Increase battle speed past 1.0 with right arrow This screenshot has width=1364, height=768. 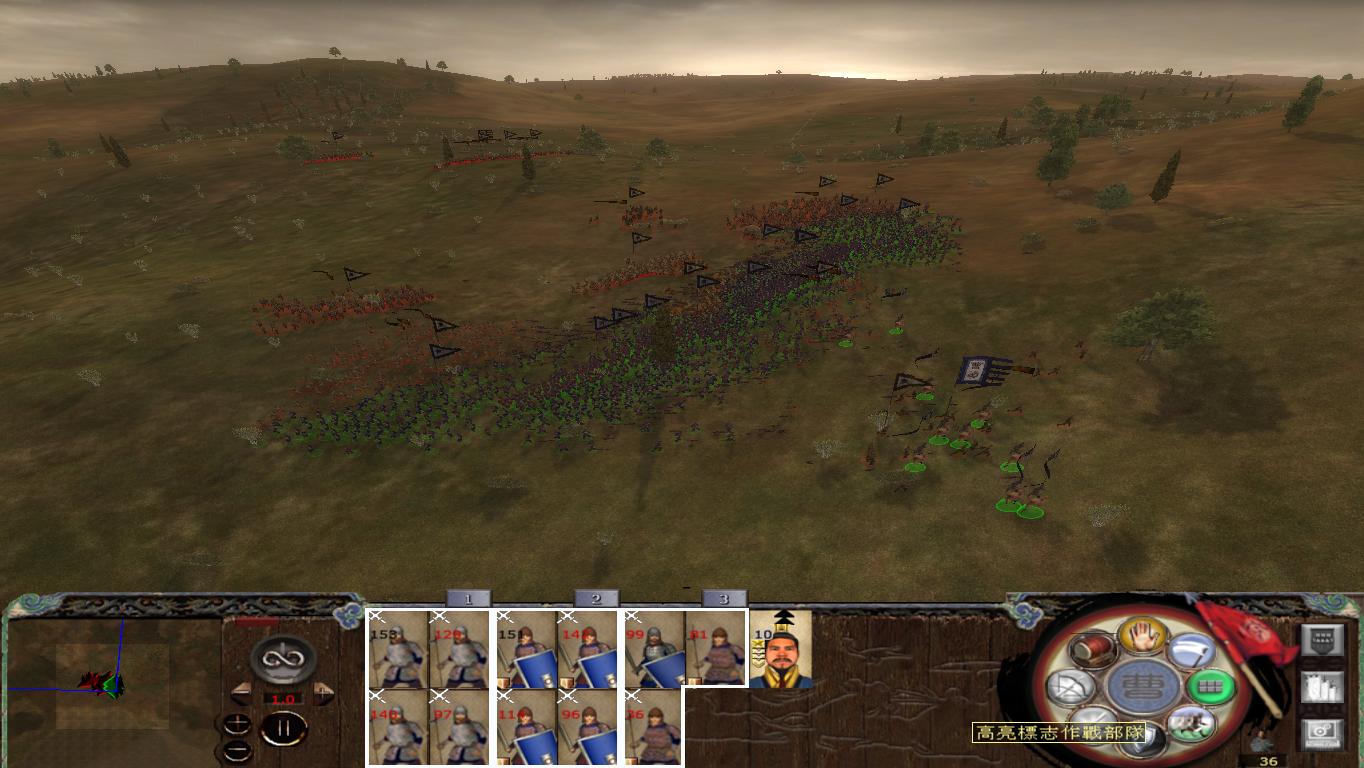pyautogui.click(x=323, y=692)
